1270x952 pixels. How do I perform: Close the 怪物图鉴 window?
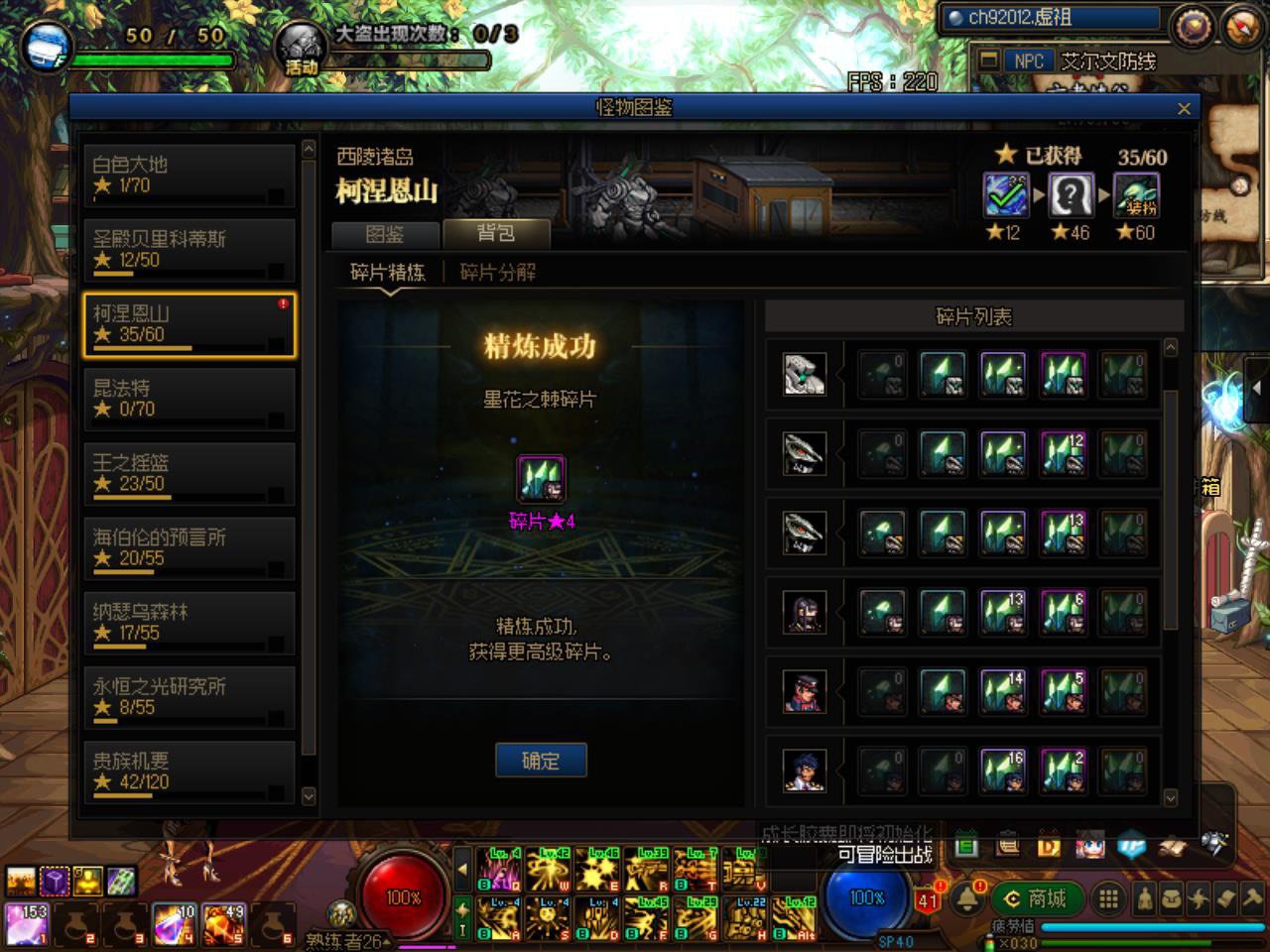(1184, 109)
